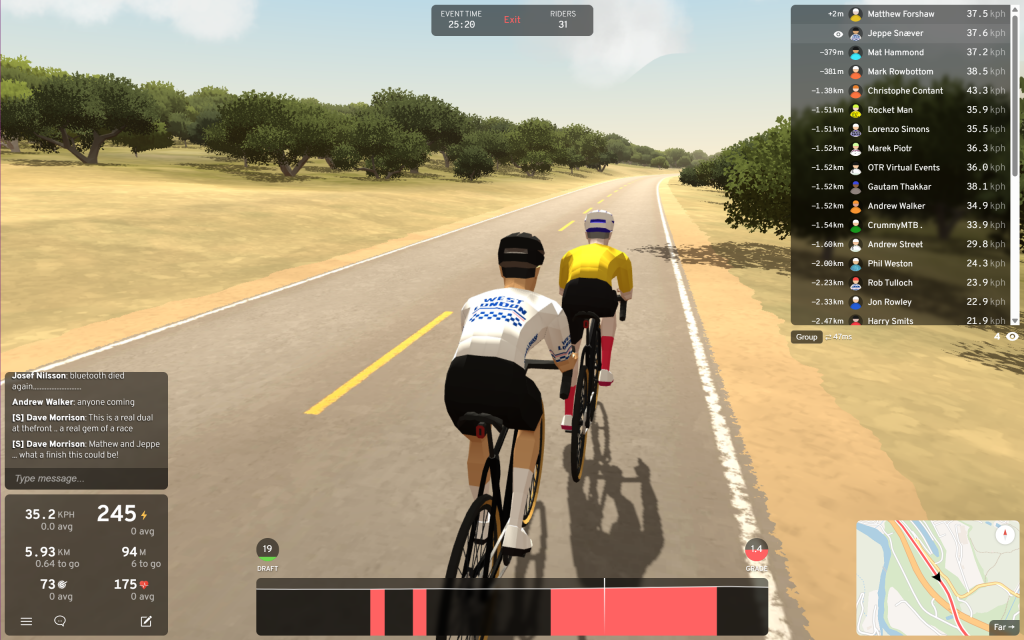Image resolution: width=1024 pixels, height=640 pixels.
Task: Pick Christophe Contant in the leaderboard
Action: click(x=900, y=91)
